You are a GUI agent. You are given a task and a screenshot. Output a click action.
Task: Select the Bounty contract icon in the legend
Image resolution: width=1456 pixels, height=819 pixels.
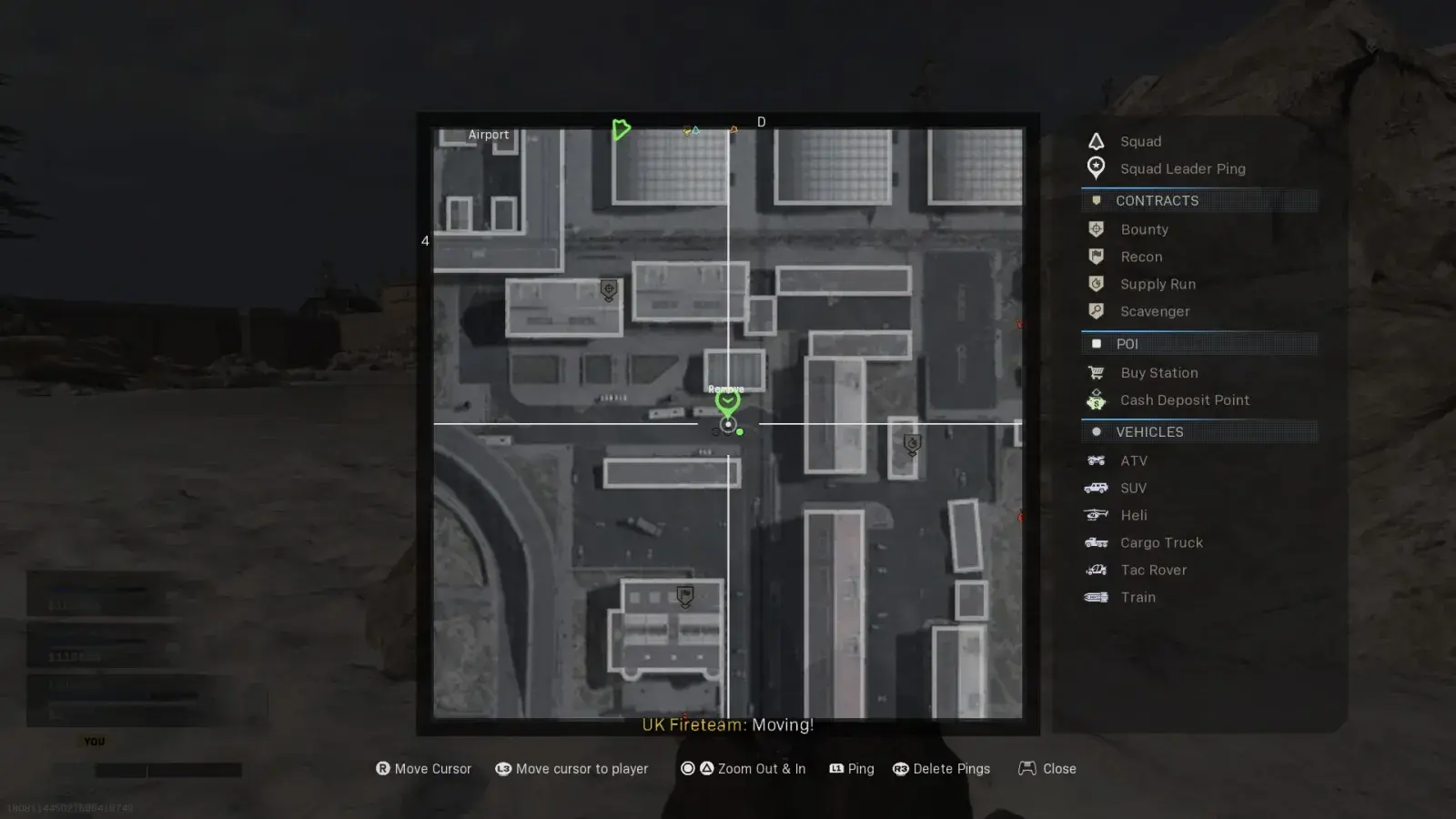point(1096,229)
